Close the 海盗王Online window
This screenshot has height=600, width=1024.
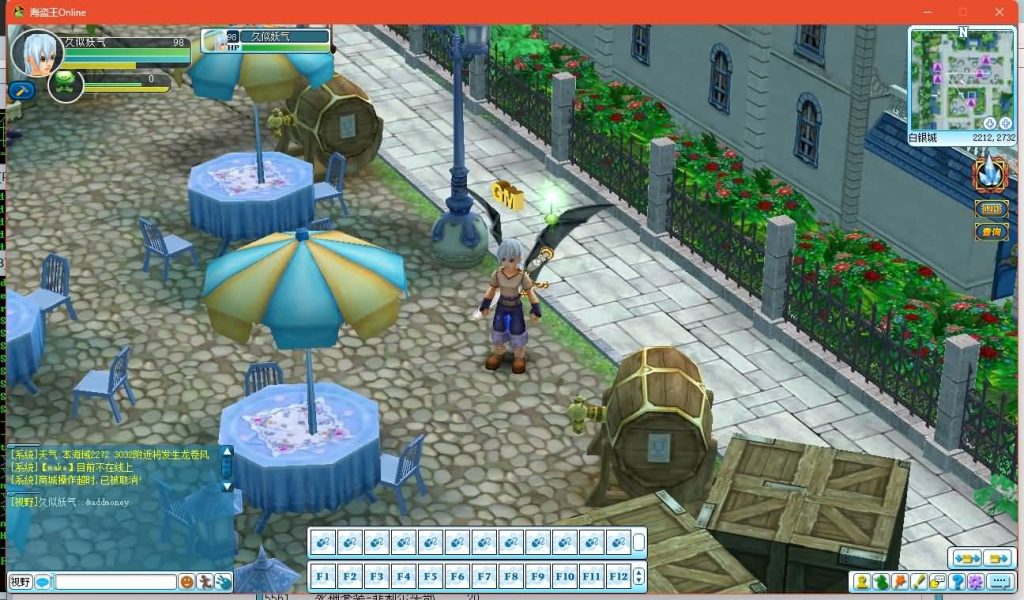1000,12
